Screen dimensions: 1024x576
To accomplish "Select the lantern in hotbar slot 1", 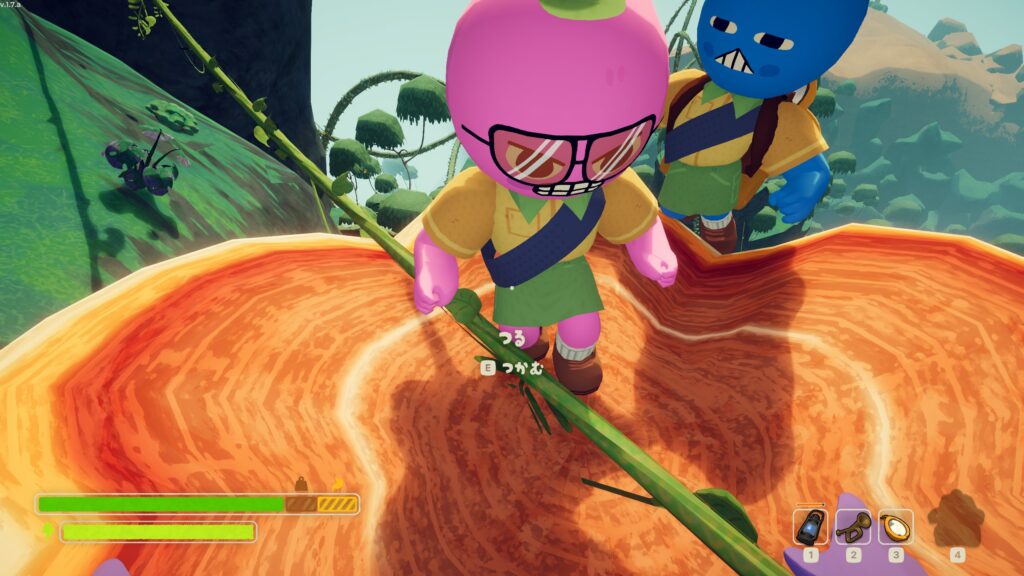I will pyautogui.click(x=811, y=526).
